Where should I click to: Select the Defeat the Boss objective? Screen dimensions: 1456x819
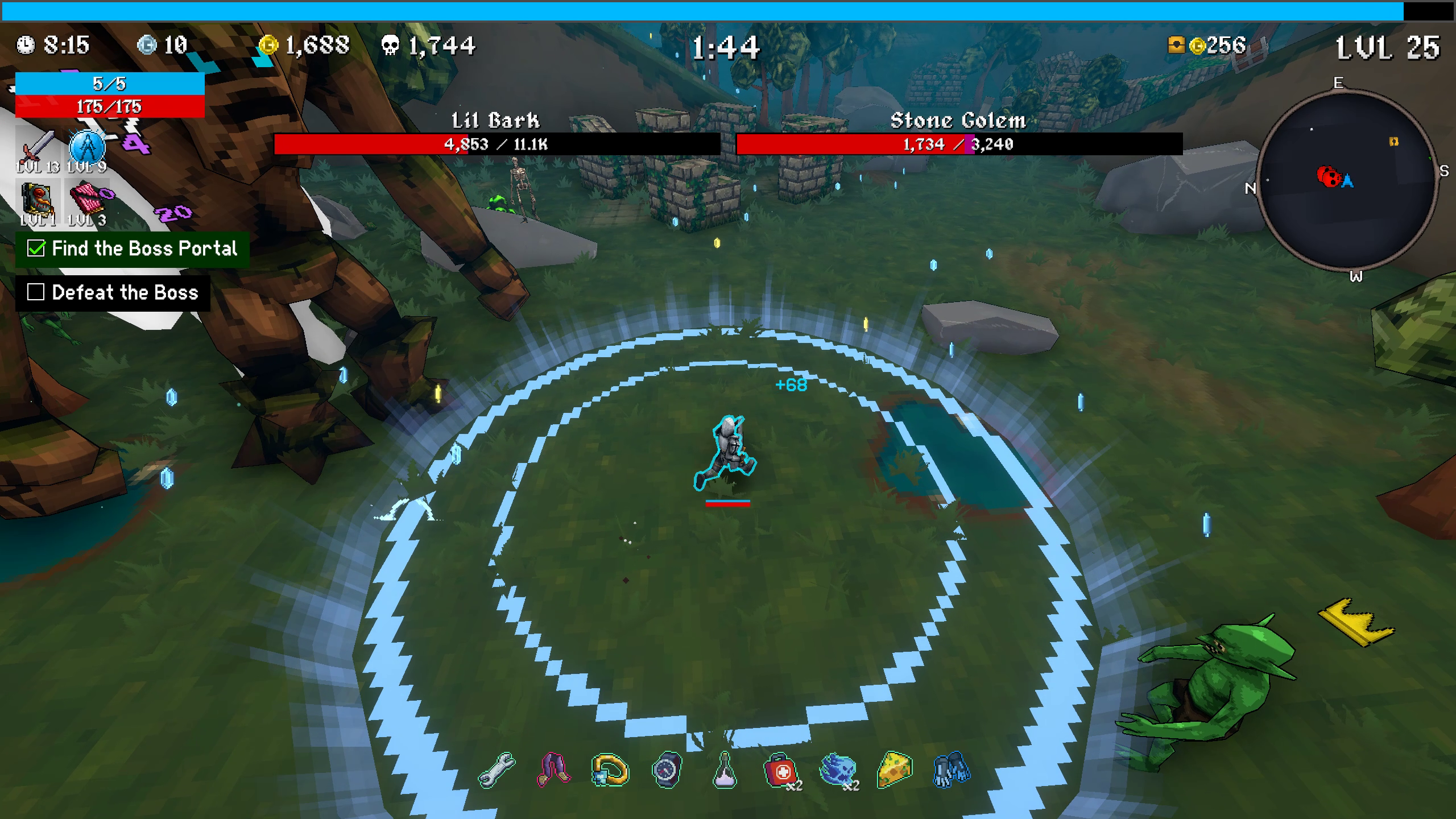tap(113, 293)
